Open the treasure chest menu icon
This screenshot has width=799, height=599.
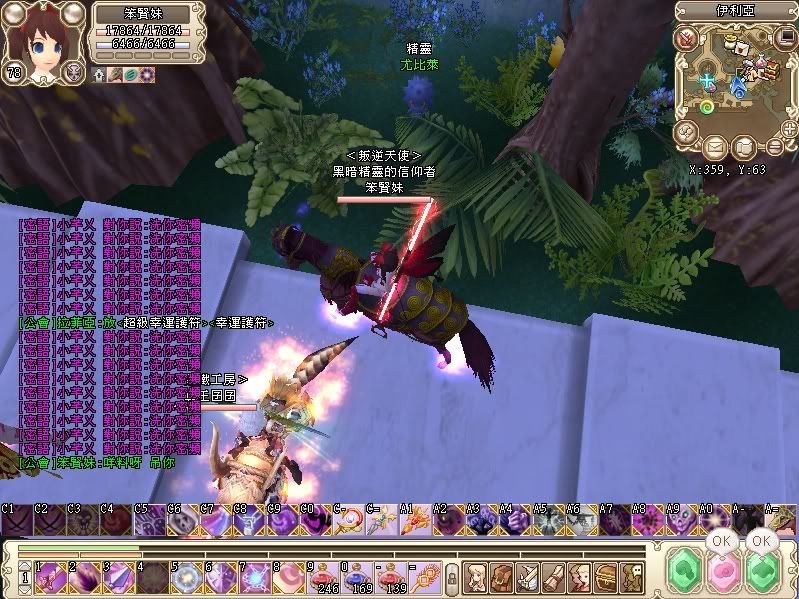[606, 576]
